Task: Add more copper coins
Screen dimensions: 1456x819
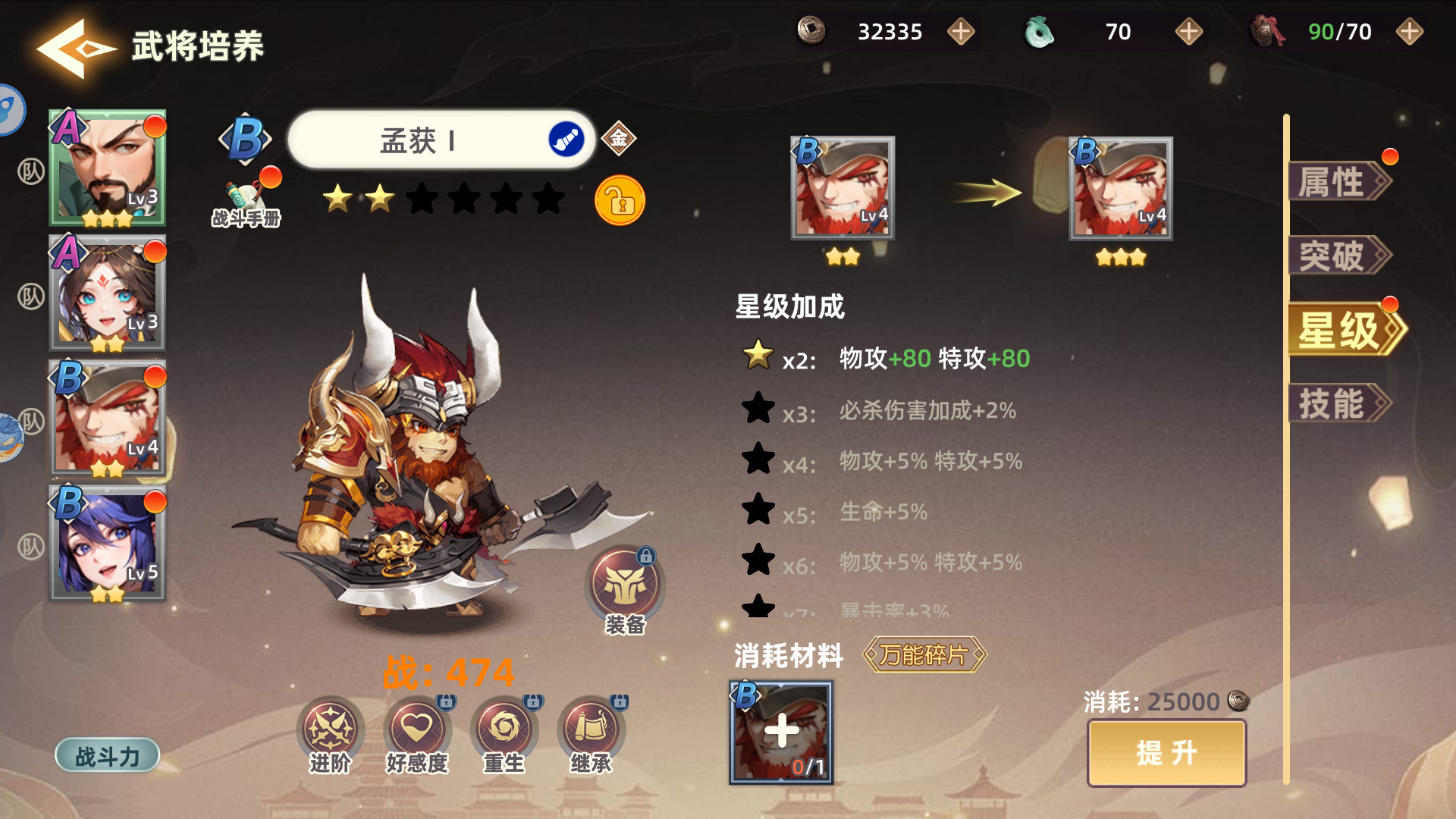Action: click(x=961, y=32)
